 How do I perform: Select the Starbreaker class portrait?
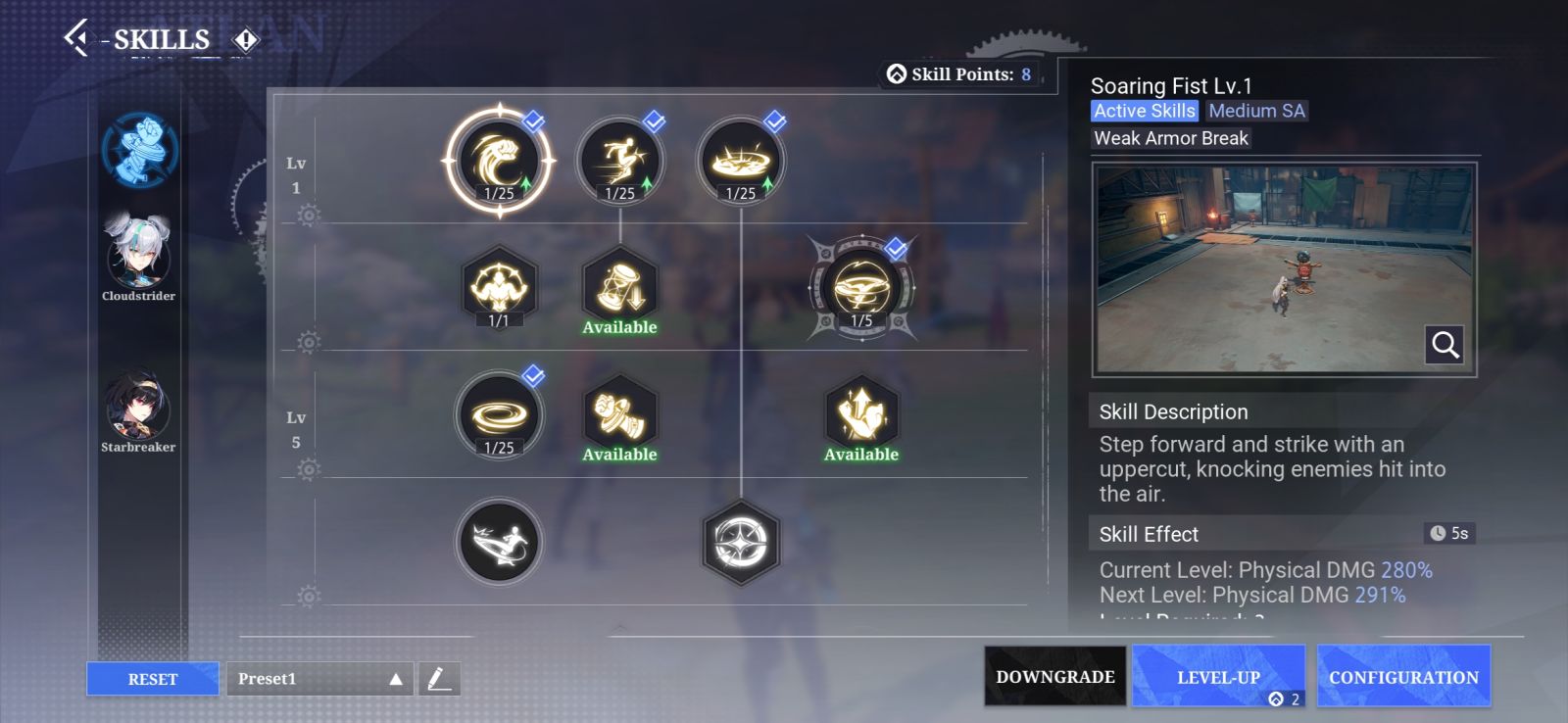[138, 407]
